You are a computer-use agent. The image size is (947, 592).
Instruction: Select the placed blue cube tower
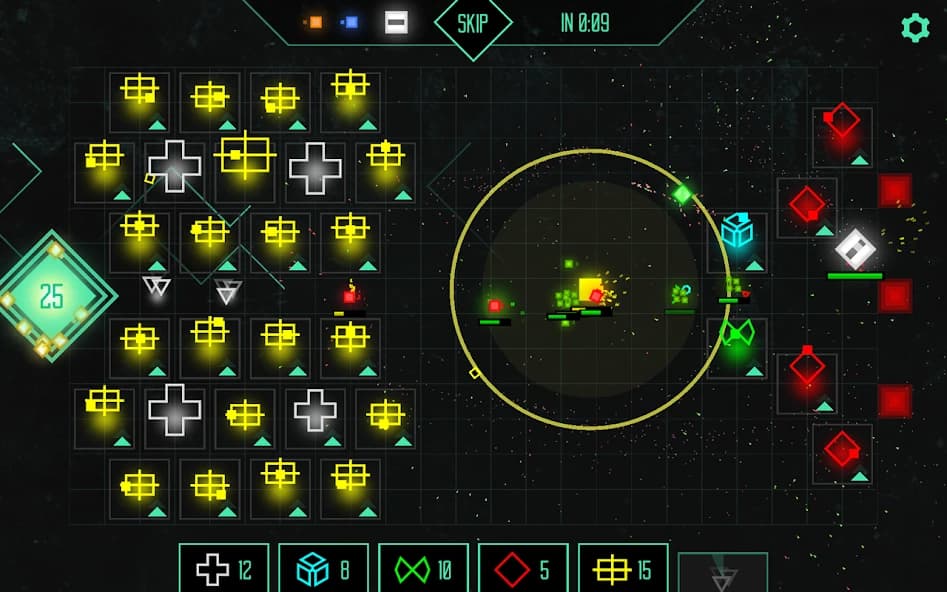(x=737, y=231)
